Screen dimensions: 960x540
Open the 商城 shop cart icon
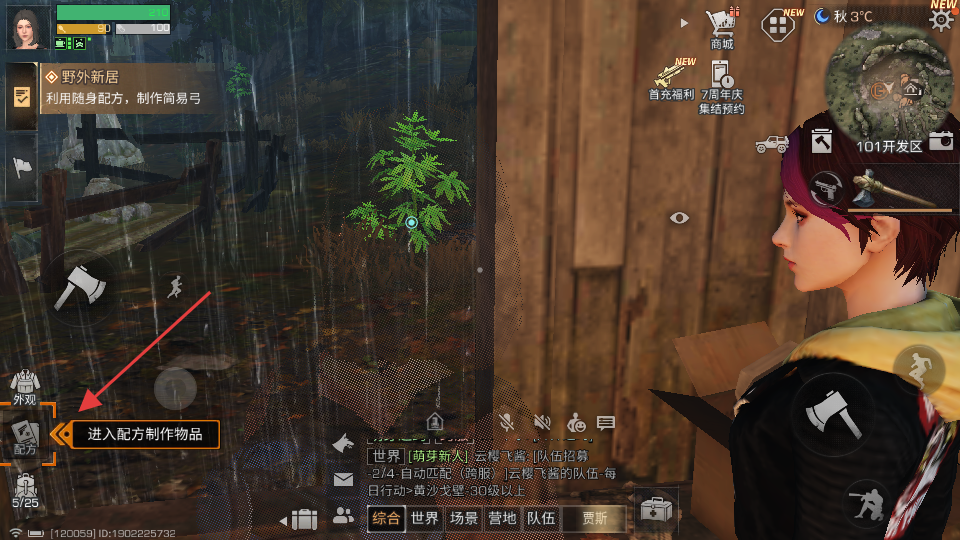[x=721, y=26]
